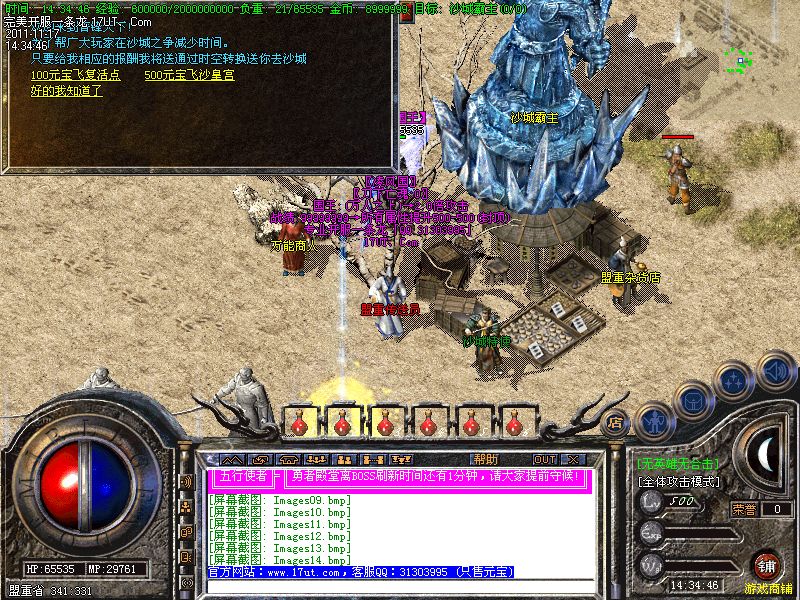The width and height of the screenshot is (800, 600).
Task: Open the round 店 shop button
Action: (x=615, y=422)
